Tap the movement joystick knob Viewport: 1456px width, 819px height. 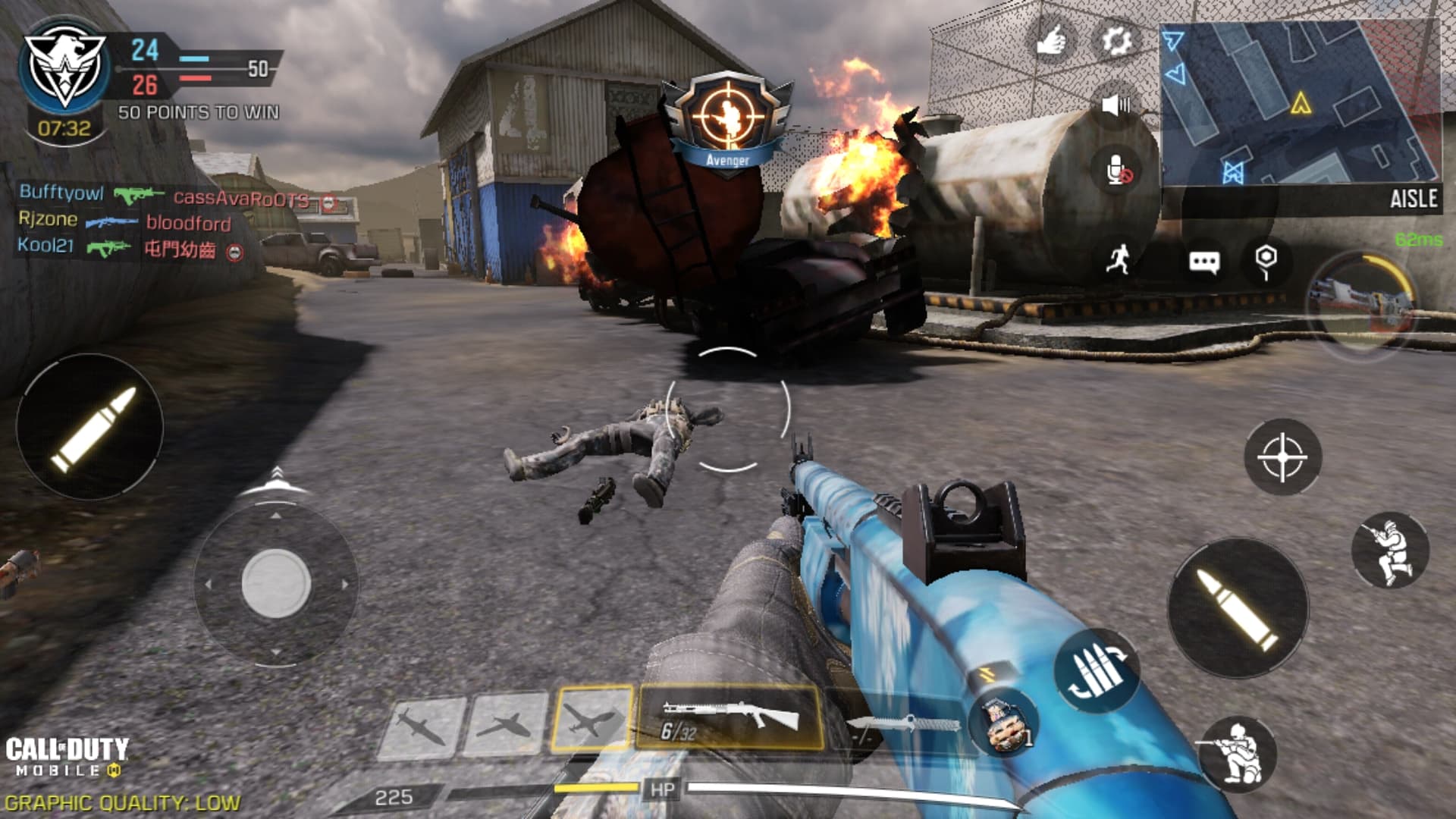tap(276, 584)
